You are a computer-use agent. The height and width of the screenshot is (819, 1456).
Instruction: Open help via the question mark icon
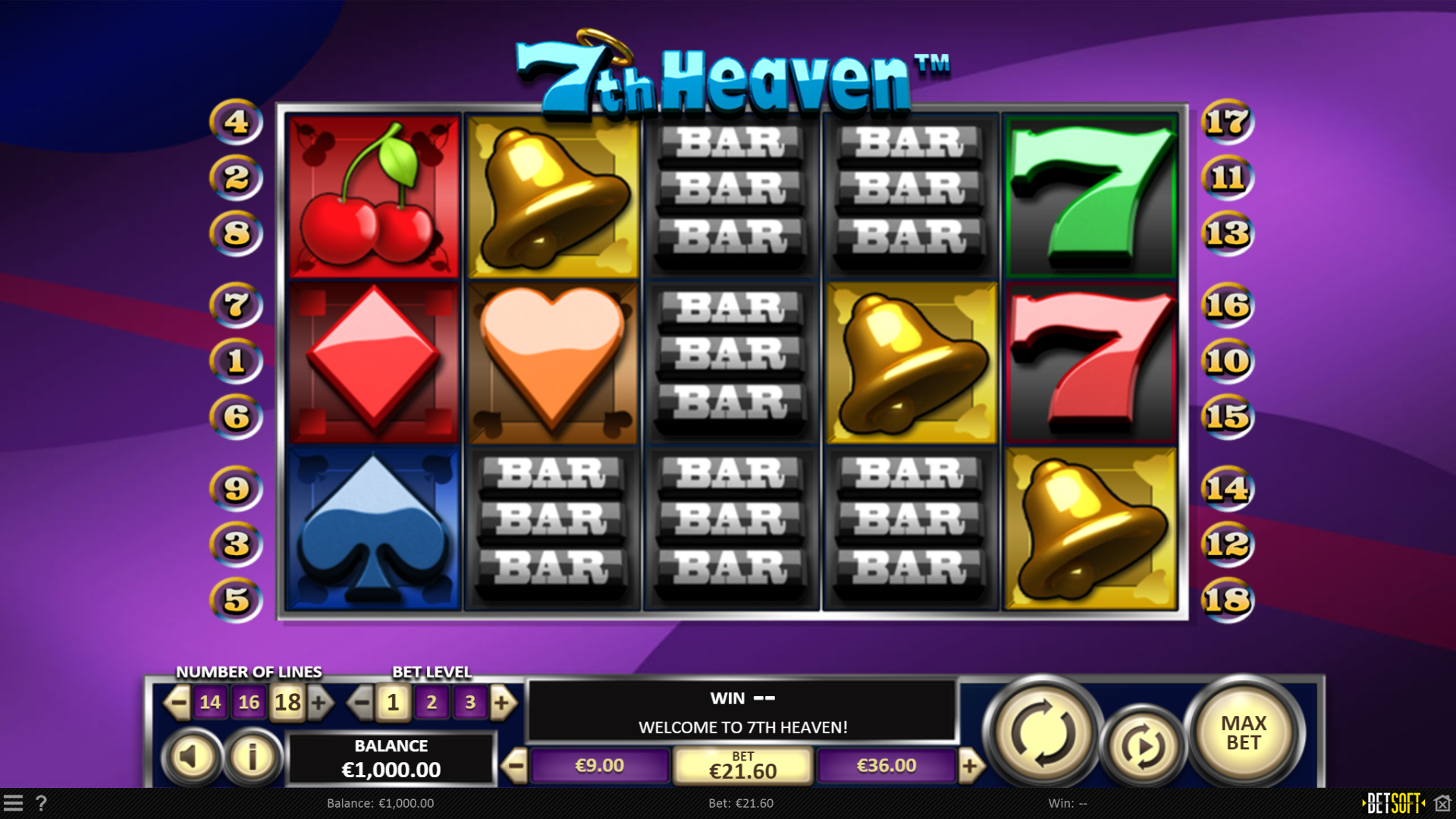click(x=42, y=803)
